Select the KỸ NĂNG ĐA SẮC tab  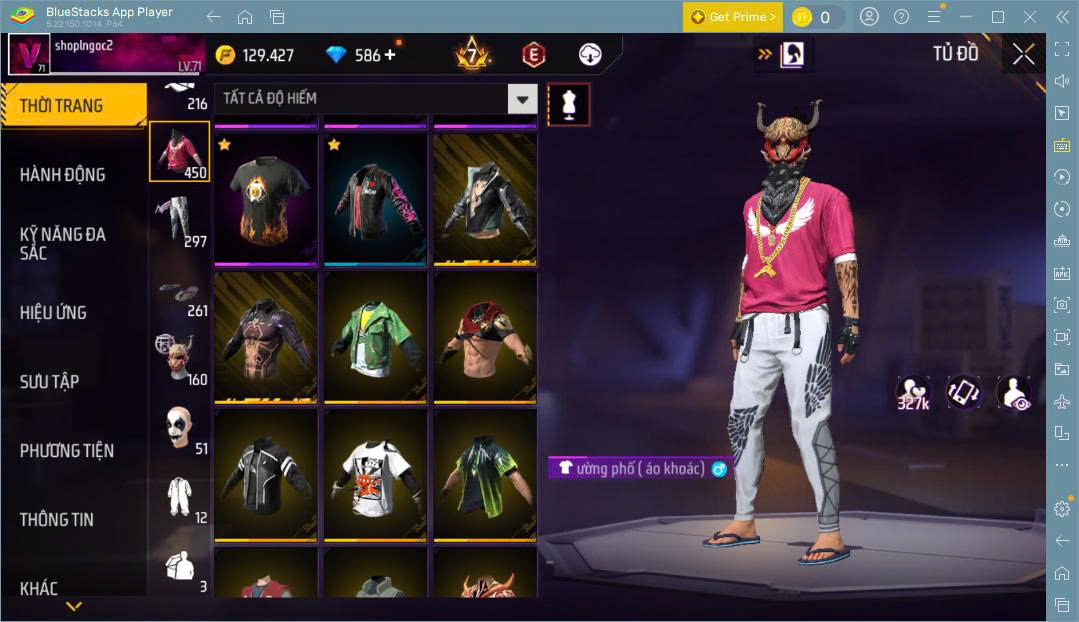click(x=62, y=243)
